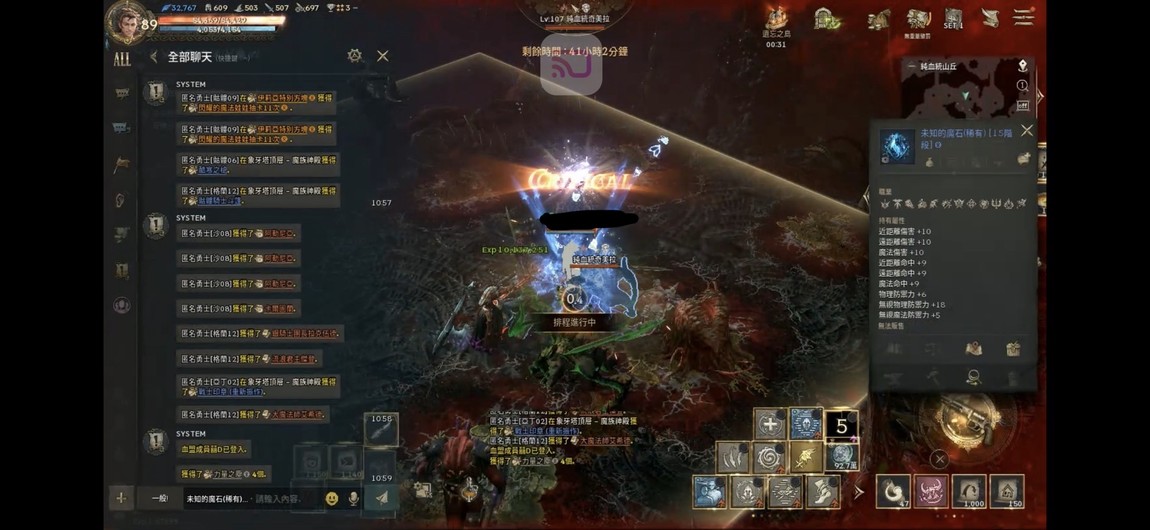Click the minimap of the hills area

click(958, 92)
